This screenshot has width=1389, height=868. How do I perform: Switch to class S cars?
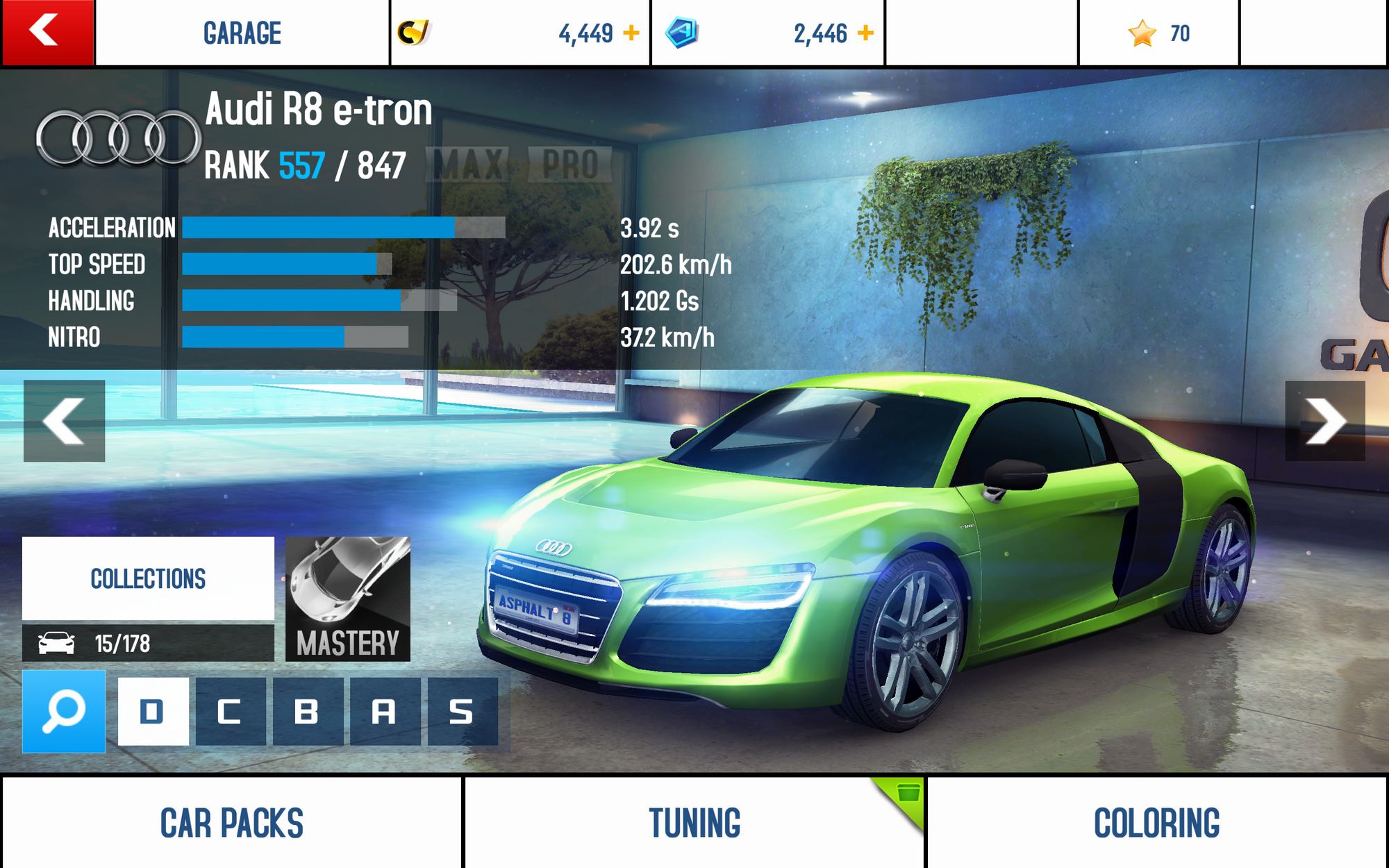coord(462,712)
